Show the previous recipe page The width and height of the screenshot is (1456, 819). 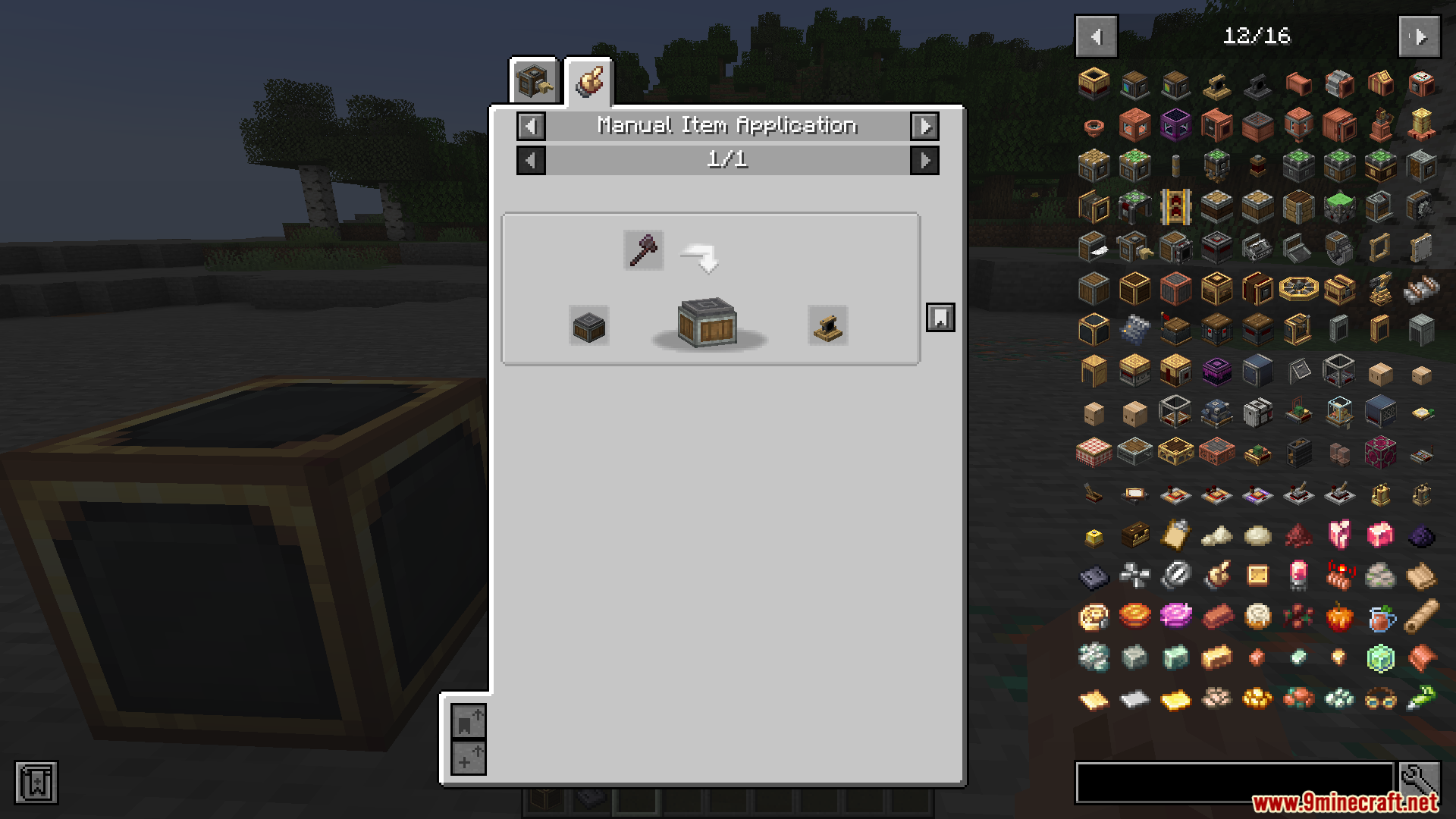[531, 160]
